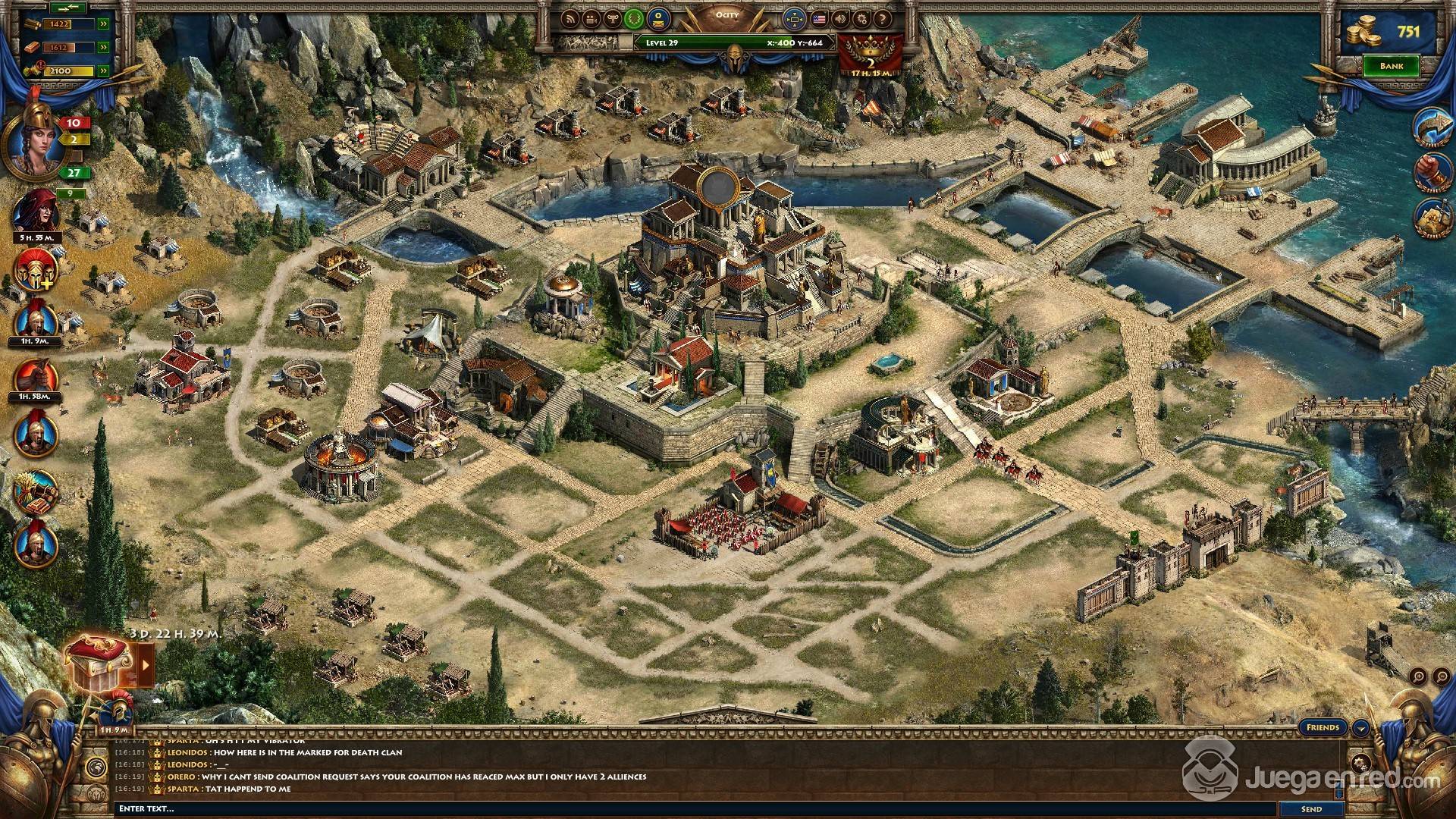1456x819 pixels.
Task: Open the news feed icon
Action: click(570, 18)
